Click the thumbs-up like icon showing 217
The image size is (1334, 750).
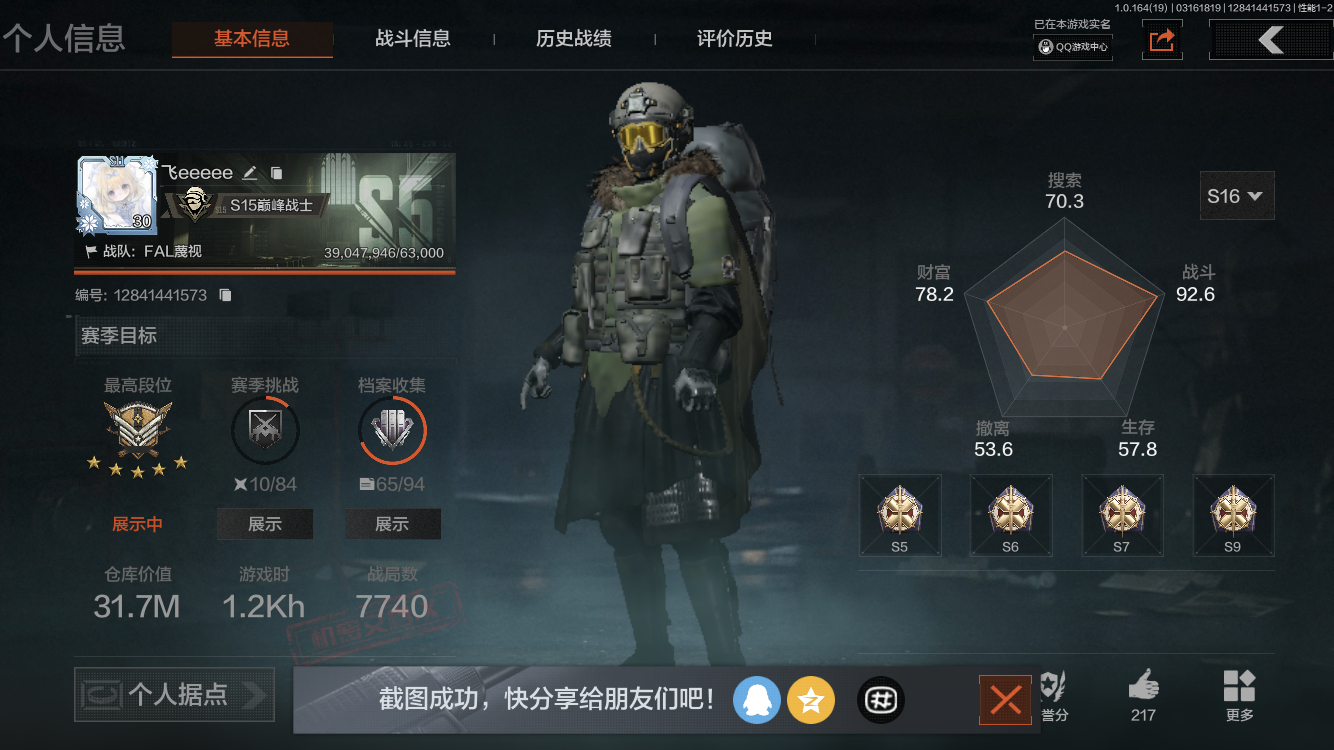coord(1142,690)
